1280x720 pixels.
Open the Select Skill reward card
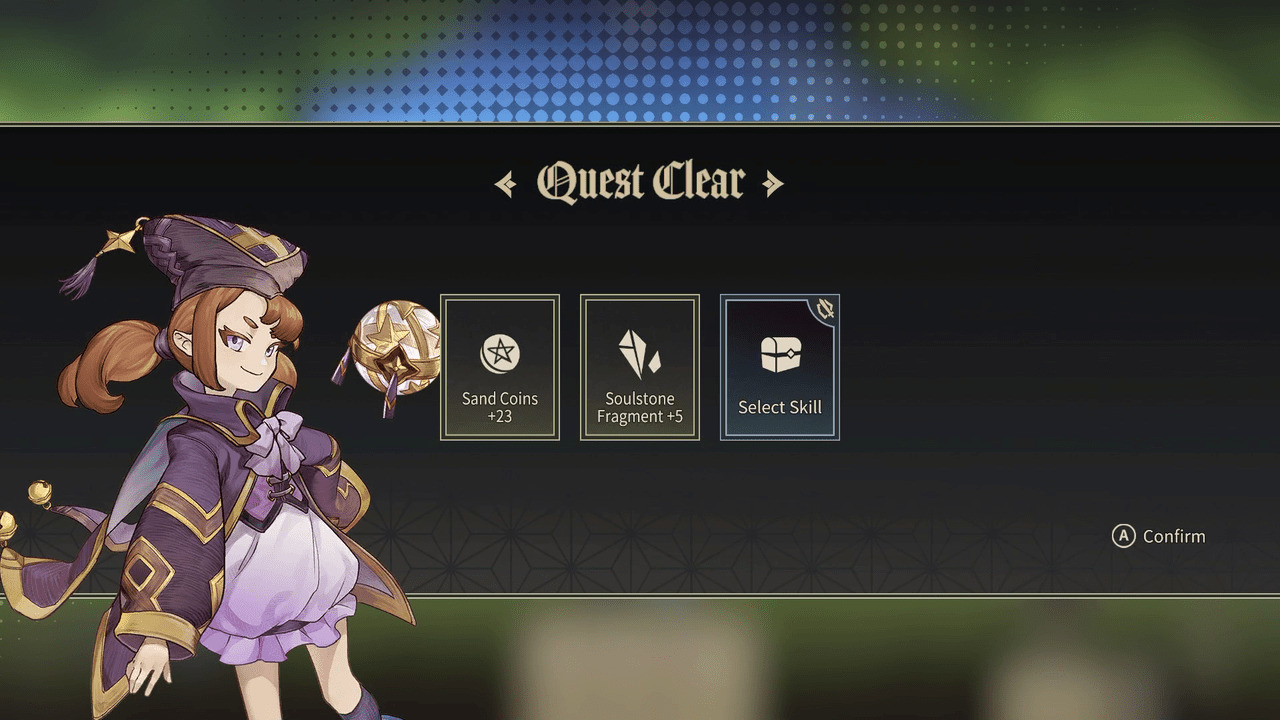pyautogui.click(x=780, y=368)
